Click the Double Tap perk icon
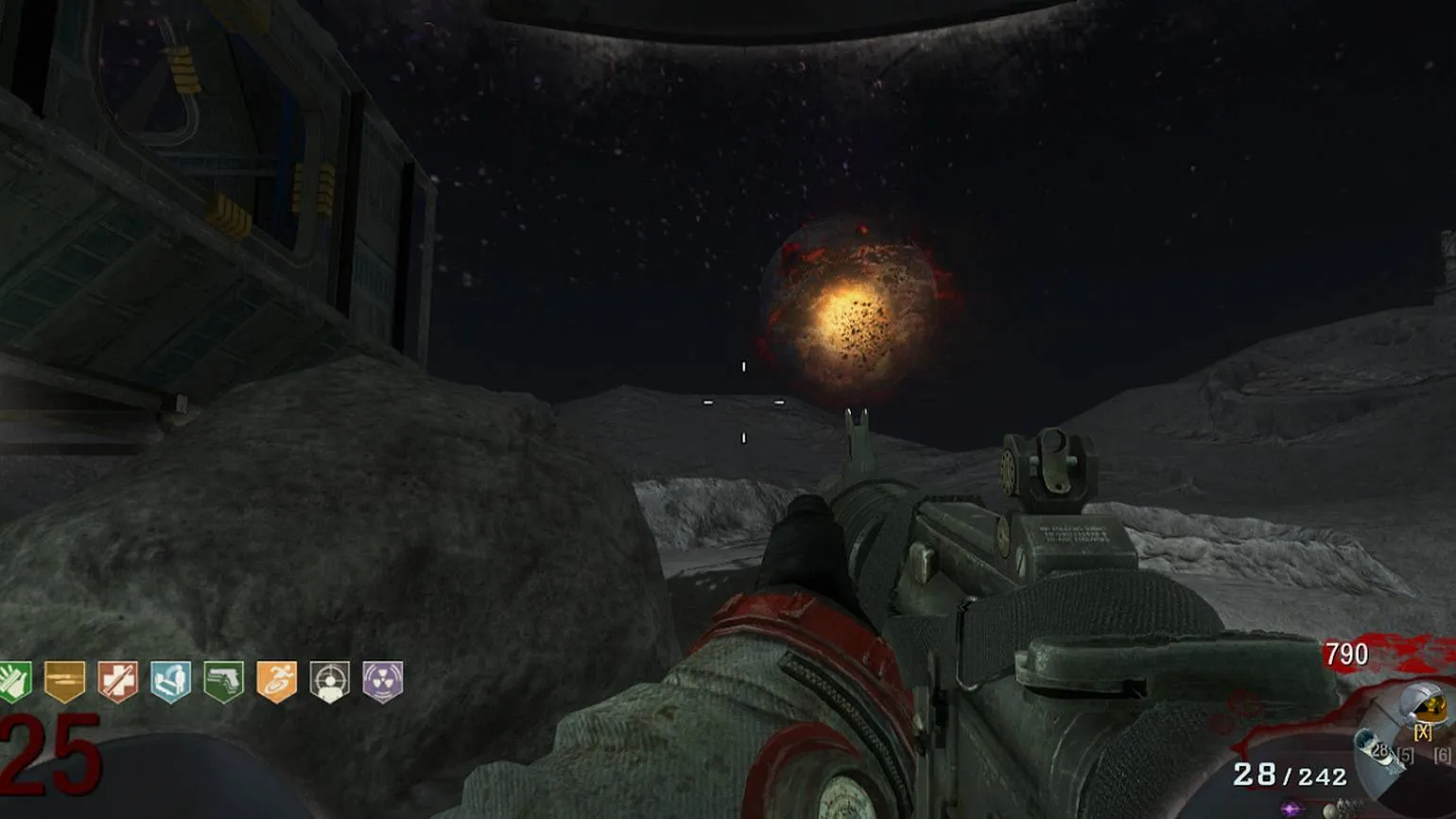The image size is (1456, 819). [65, 682]
